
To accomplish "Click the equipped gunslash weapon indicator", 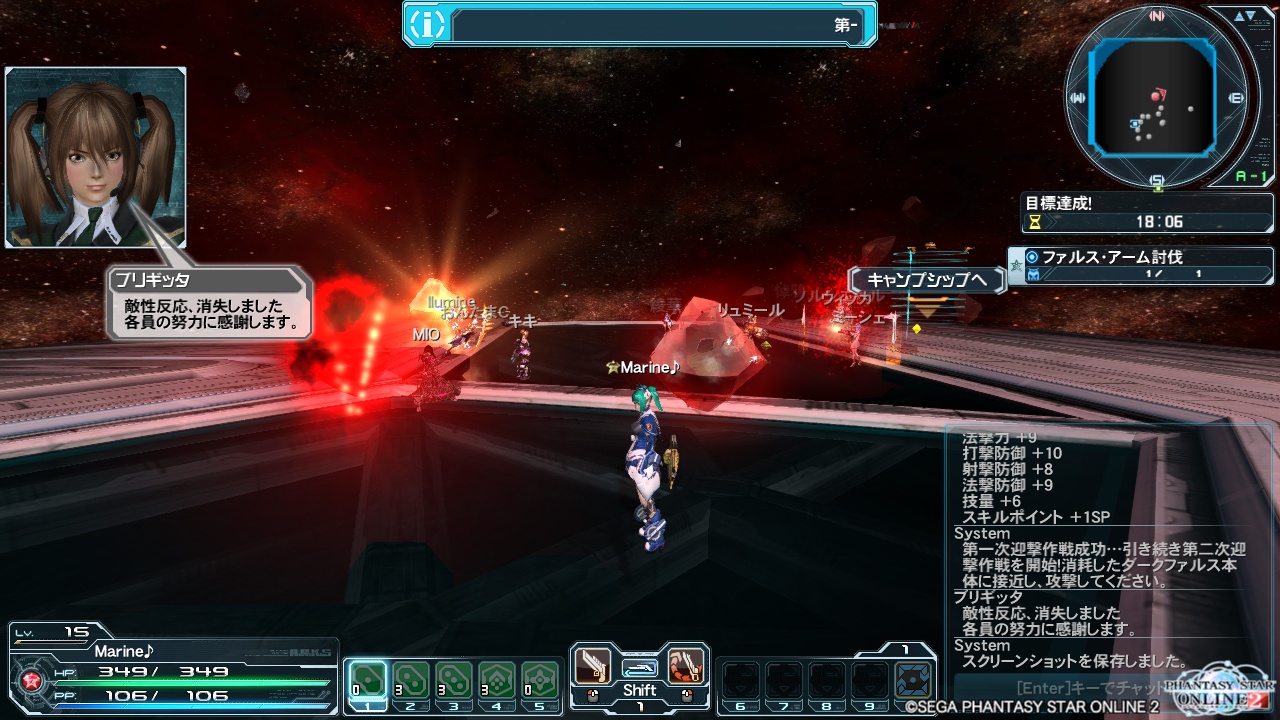I will [639, 667].
